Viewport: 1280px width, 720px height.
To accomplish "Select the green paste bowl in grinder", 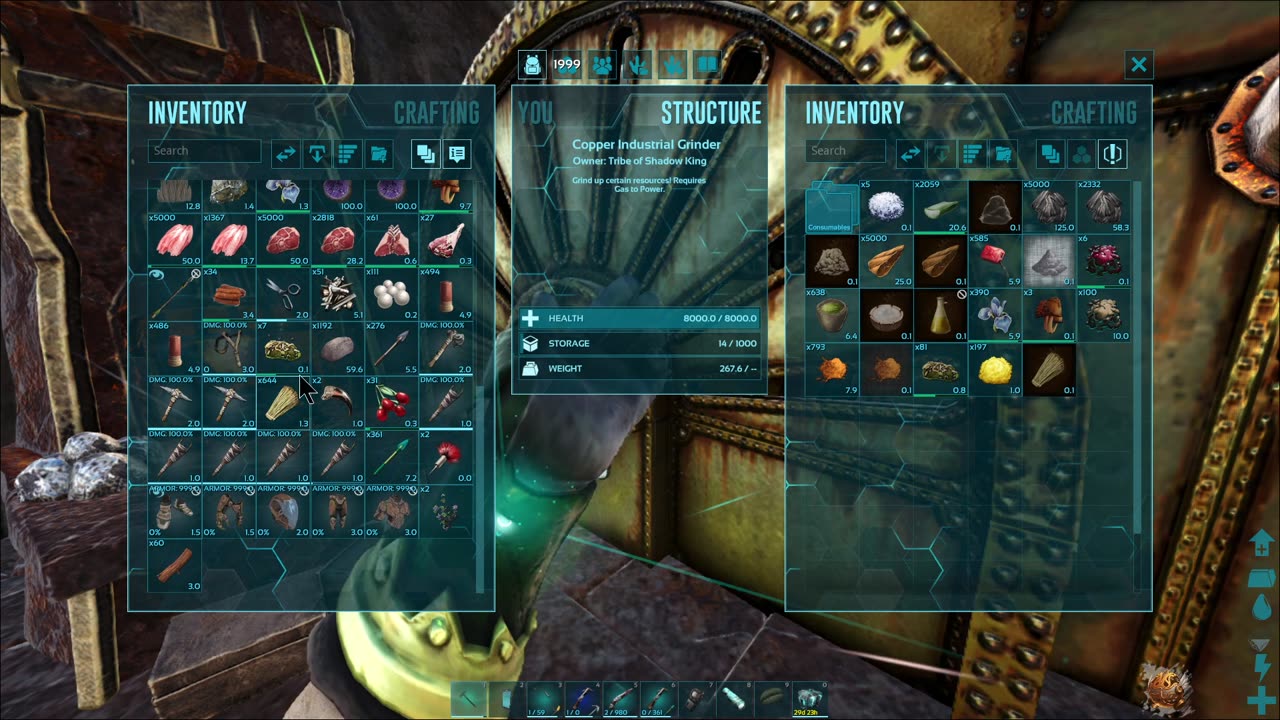I will (832, 316).
